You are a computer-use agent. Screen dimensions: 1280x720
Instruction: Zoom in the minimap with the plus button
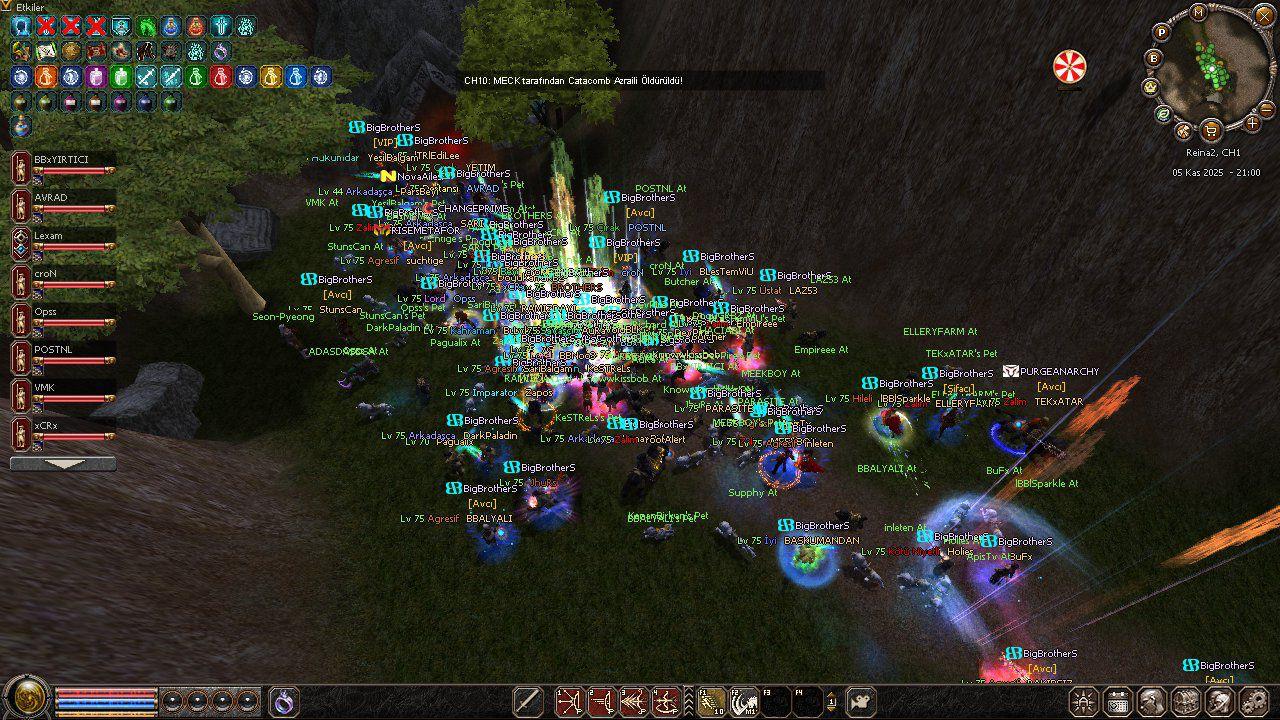(1252, 123)
